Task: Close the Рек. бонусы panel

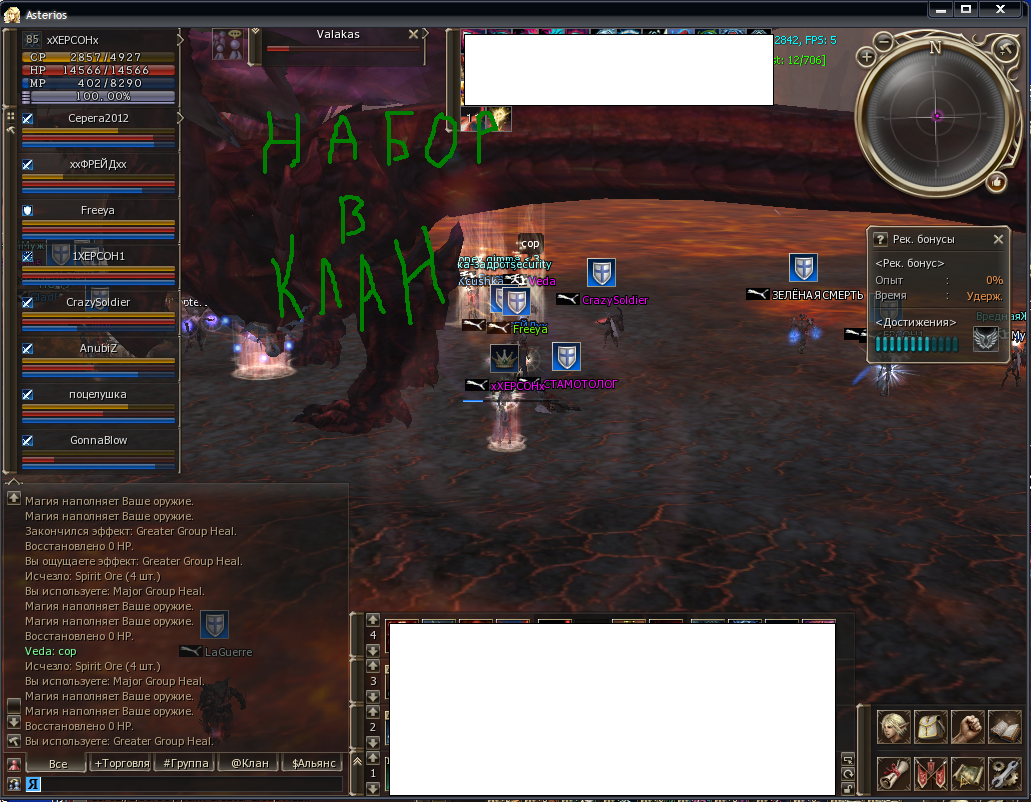Action: point(998,239)
